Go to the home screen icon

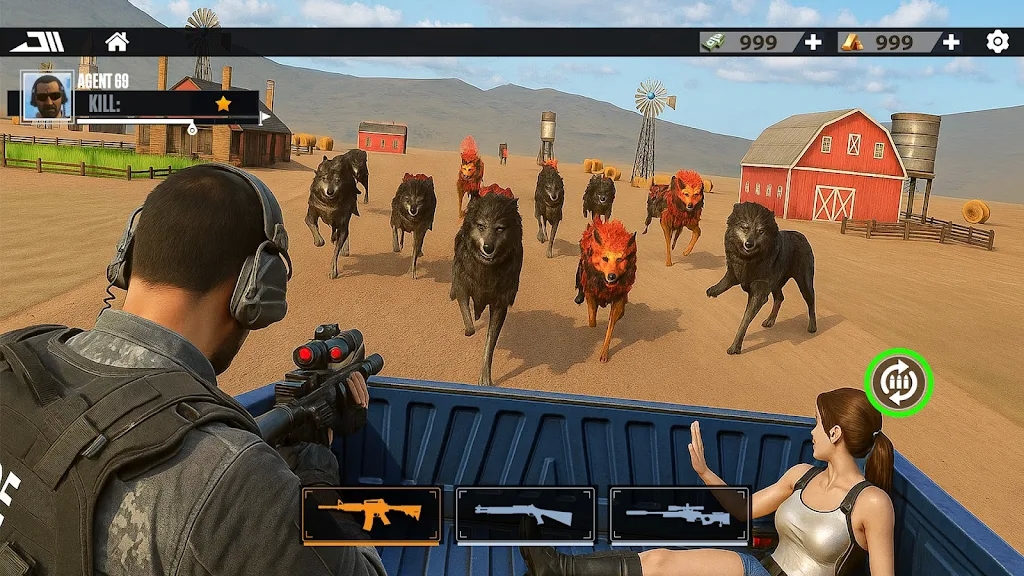(x=117, y=42)
